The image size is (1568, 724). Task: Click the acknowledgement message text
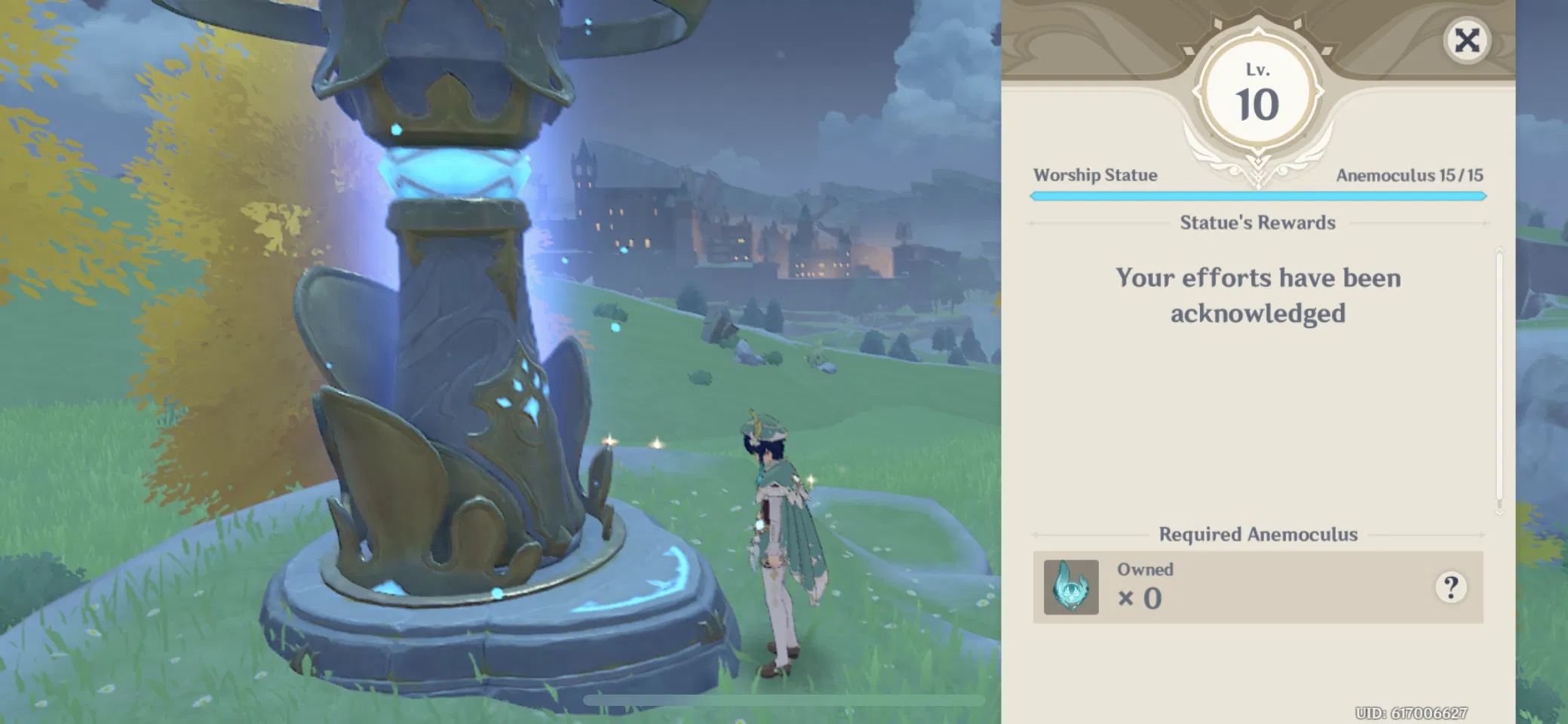click(x=1257, y=296)
